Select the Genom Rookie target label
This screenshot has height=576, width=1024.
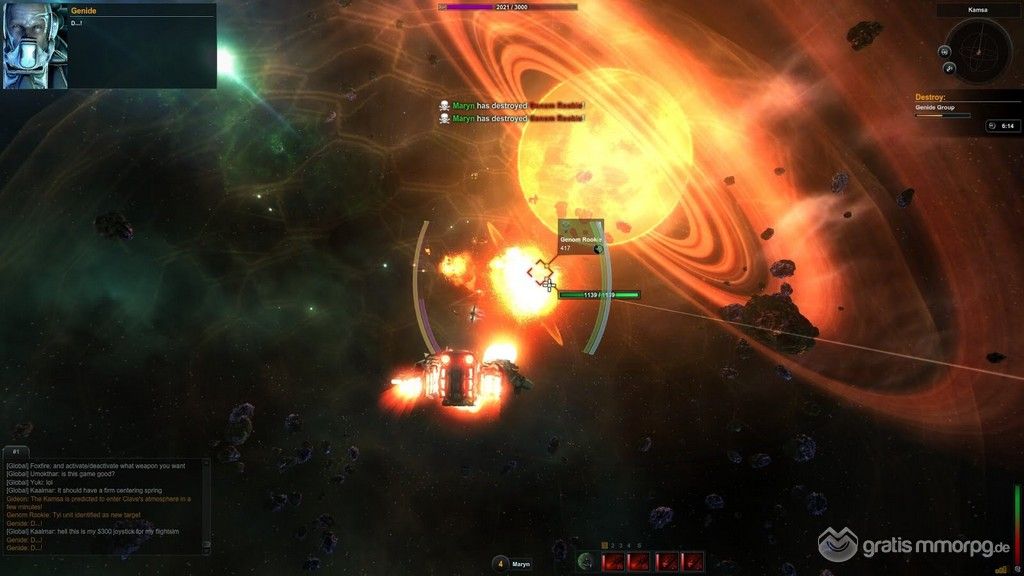[x=580, y=236]
